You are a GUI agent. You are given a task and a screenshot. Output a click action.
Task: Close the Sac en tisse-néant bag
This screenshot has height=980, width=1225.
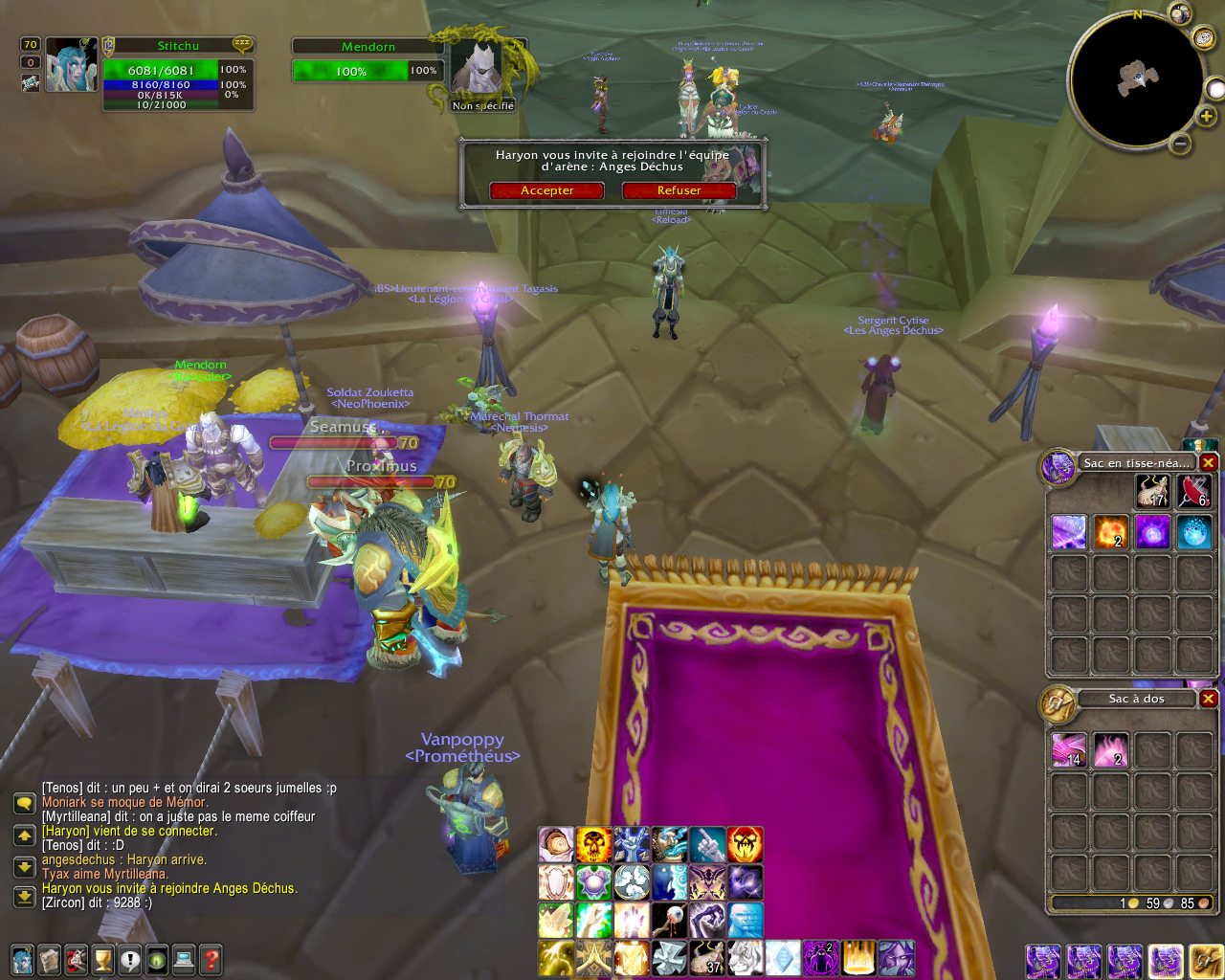tap(1209, 463)
